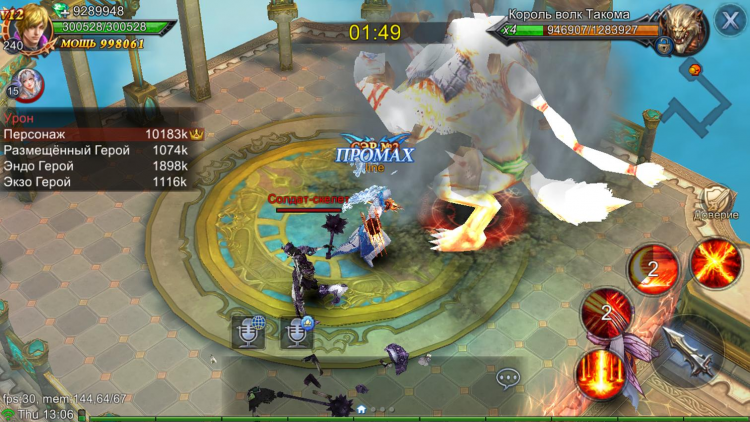Close the battle with the X button

(727, 21)
